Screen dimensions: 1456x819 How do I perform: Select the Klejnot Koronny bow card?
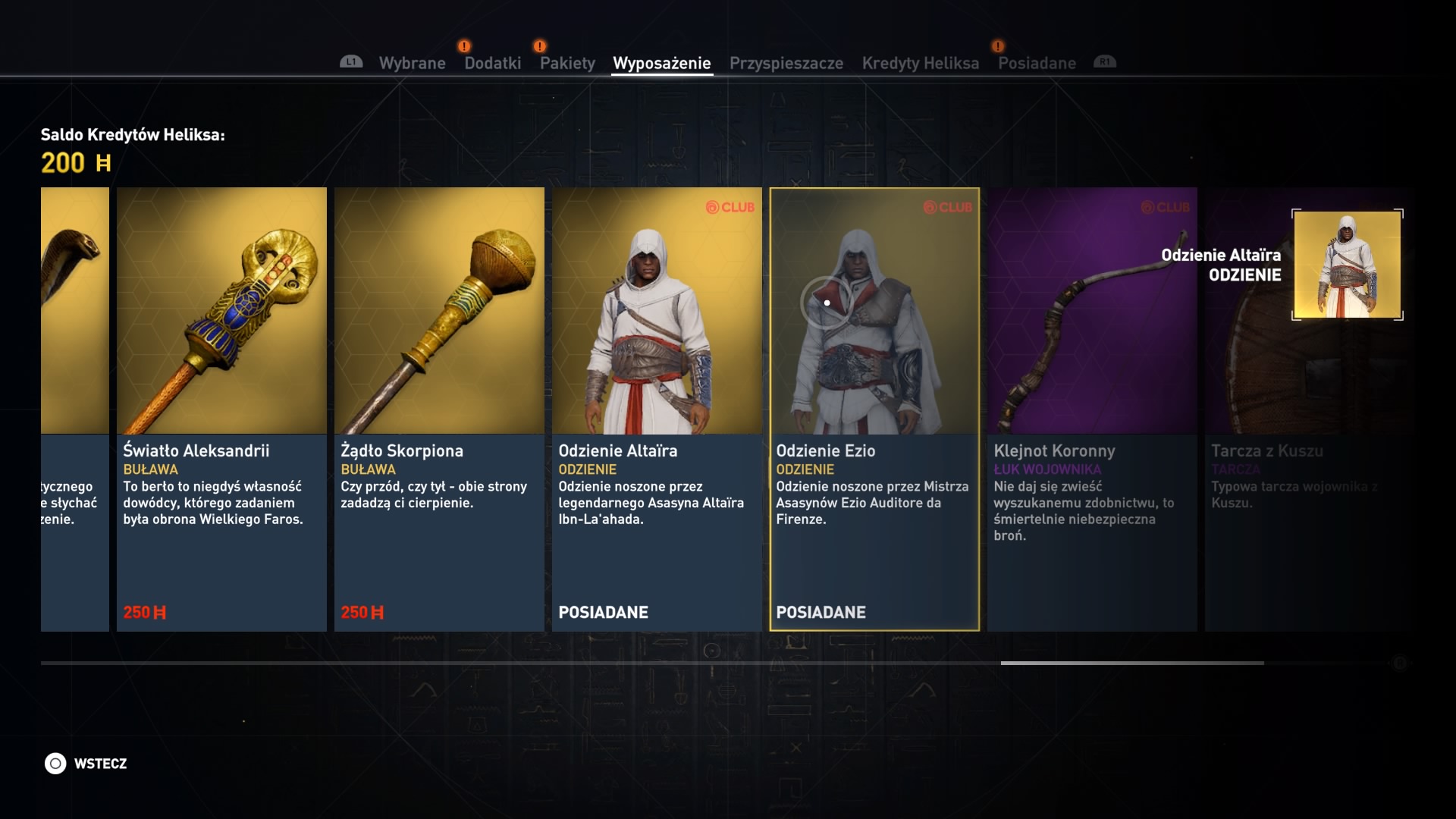point(1092,409)
